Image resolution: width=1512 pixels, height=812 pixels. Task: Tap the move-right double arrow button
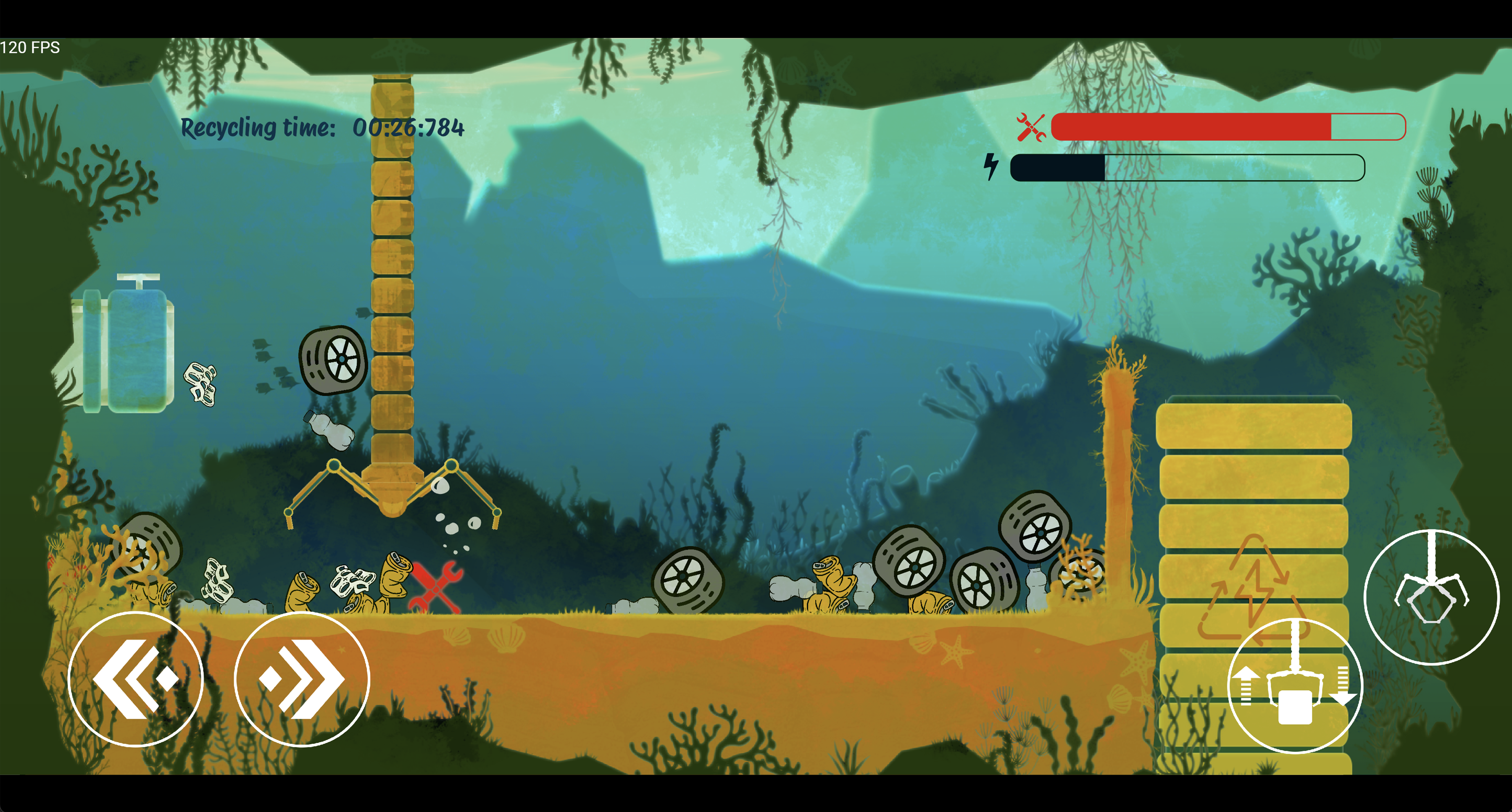point(302,679)
